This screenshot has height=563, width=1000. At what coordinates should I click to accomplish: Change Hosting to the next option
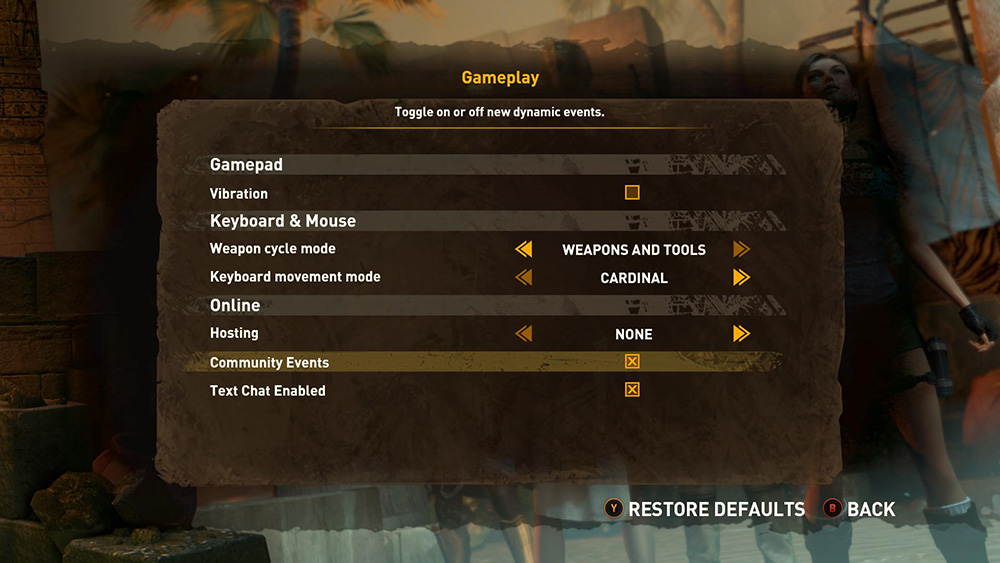[x=741, y=334]
